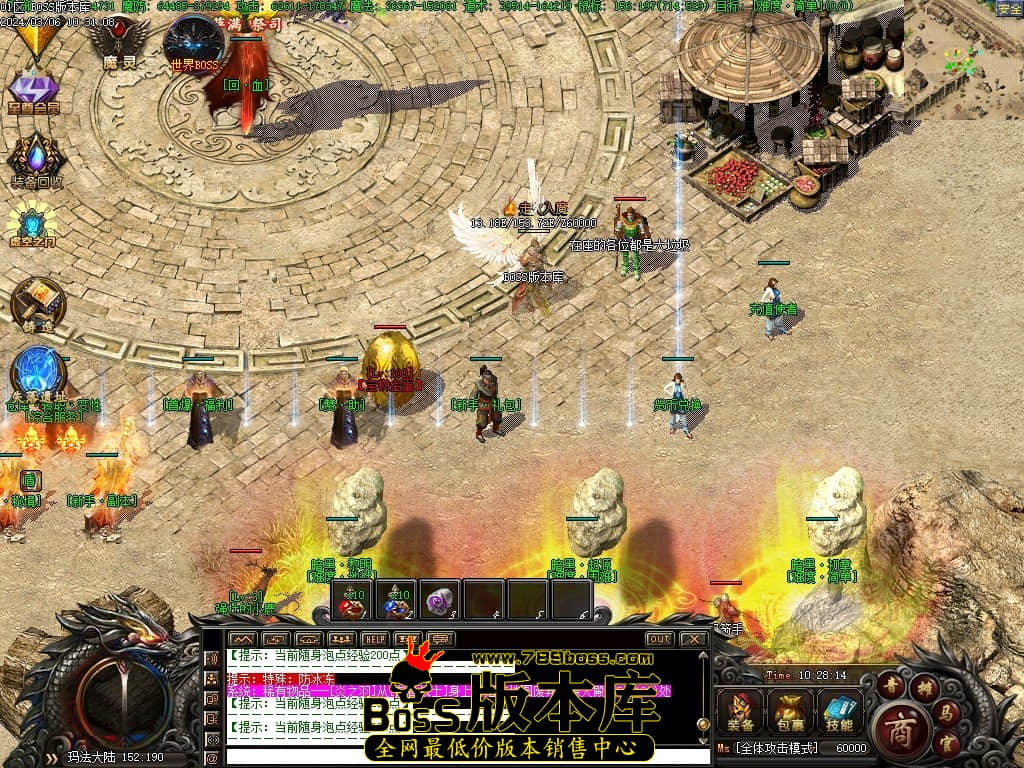Select the 失落遗址 blue orb icon
Viewport: 1024px width, 768px height.
(39, 372)
